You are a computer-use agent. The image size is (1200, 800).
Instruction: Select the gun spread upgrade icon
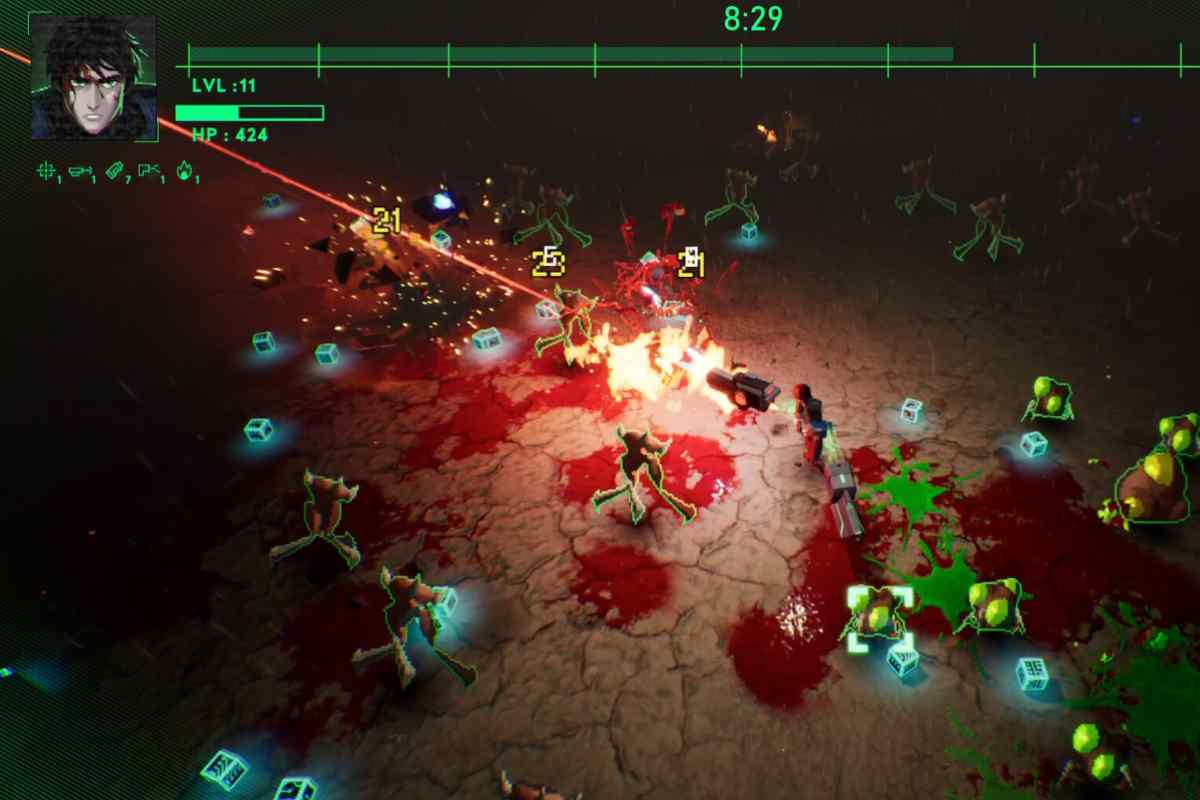[x=148, y=172]
